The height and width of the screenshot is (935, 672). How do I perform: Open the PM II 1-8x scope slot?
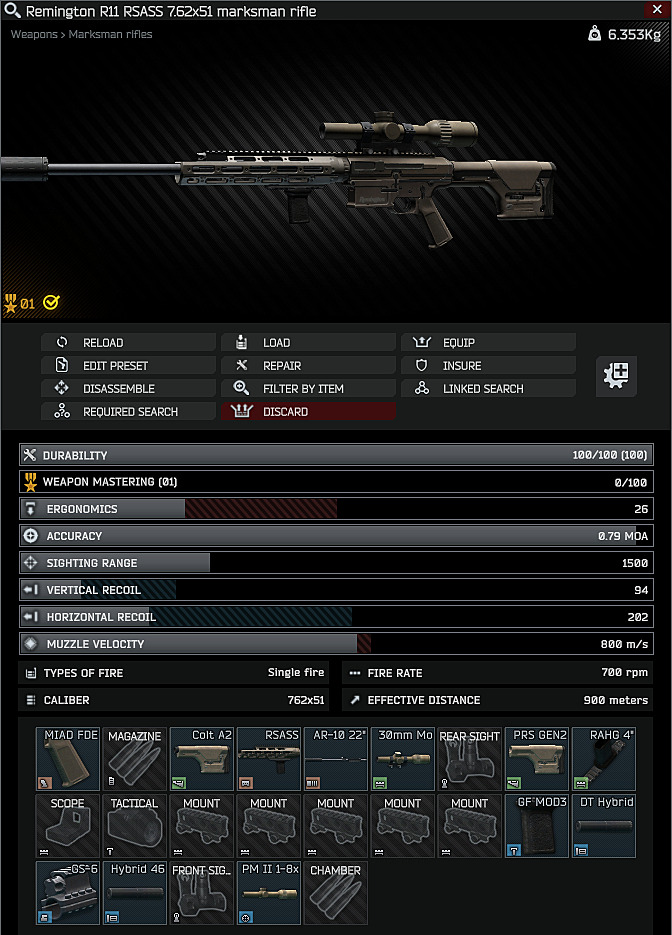[269, 893]
